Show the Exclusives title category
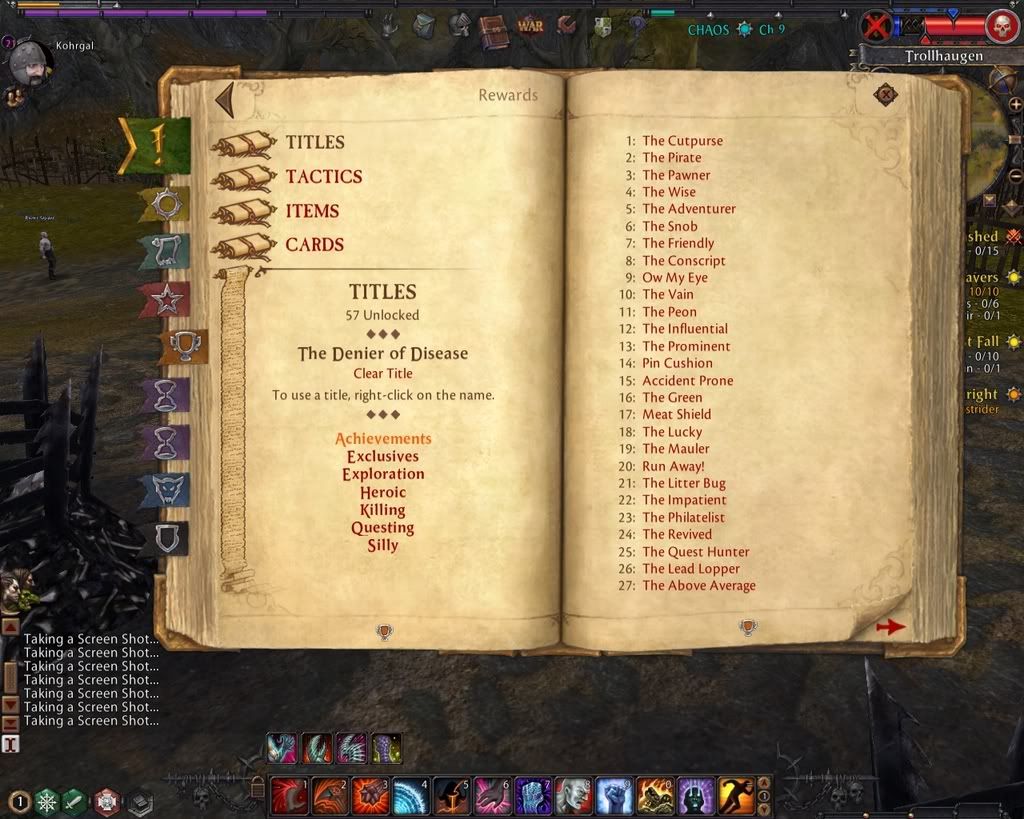 pos(382,457)
